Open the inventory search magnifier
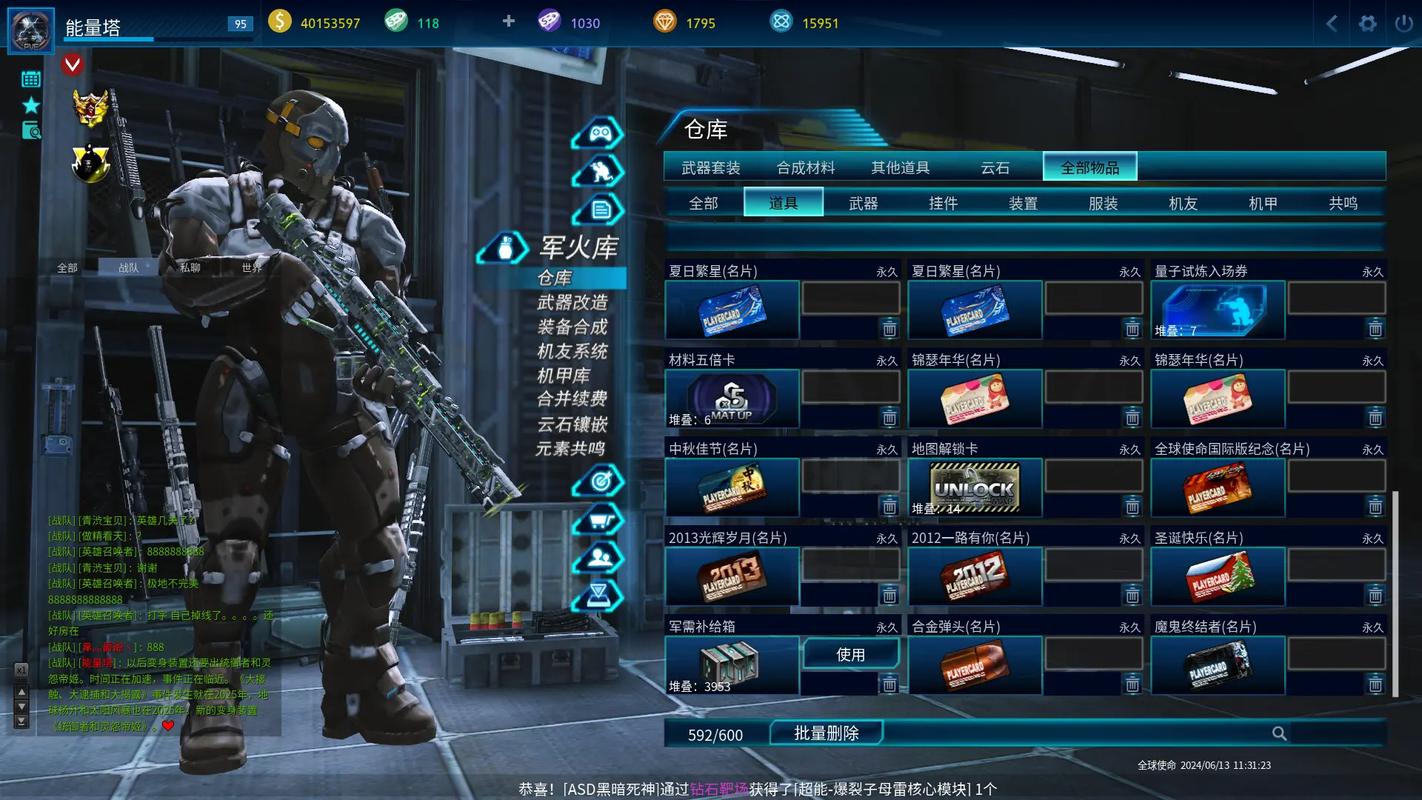Image resolution: width=1422 pixels, height=800 pixels. [x=1279, y=734]
